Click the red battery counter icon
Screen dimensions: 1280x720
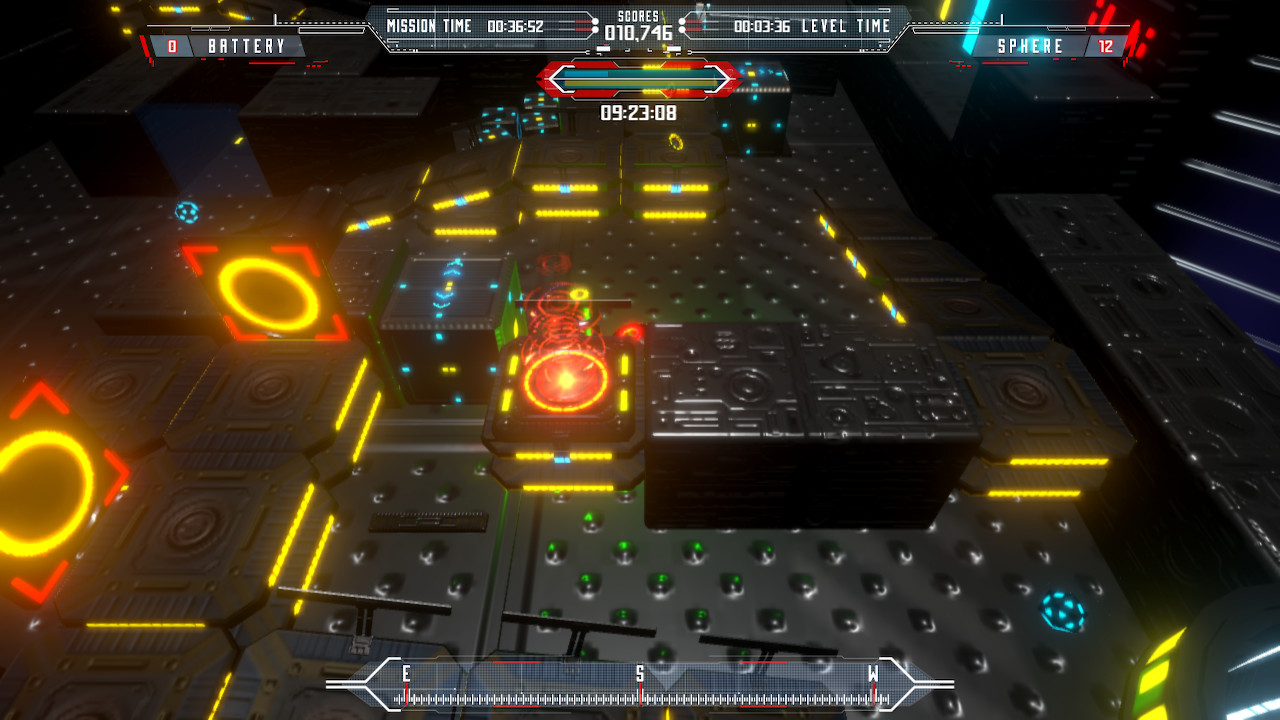173,45
